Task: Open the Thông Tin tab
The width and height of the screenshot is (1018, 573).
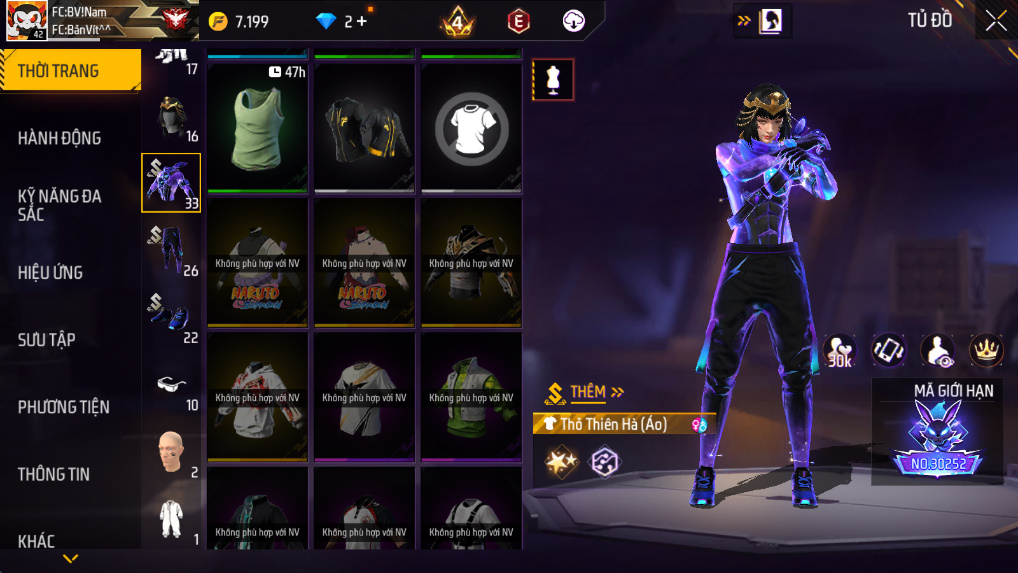Action: pyautogui.click(x=54, y=474)
